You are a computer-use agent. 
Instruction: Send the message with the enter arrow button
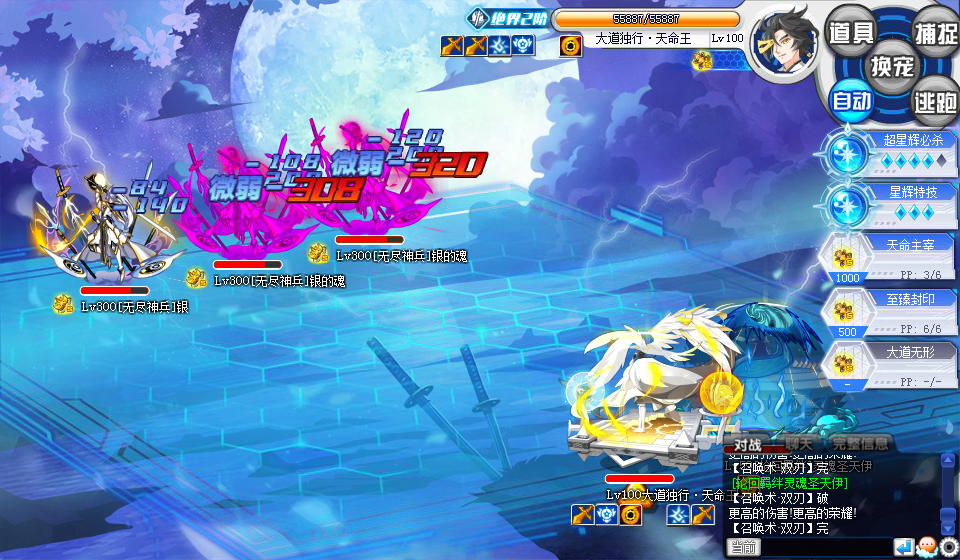(x=904, y=547)
